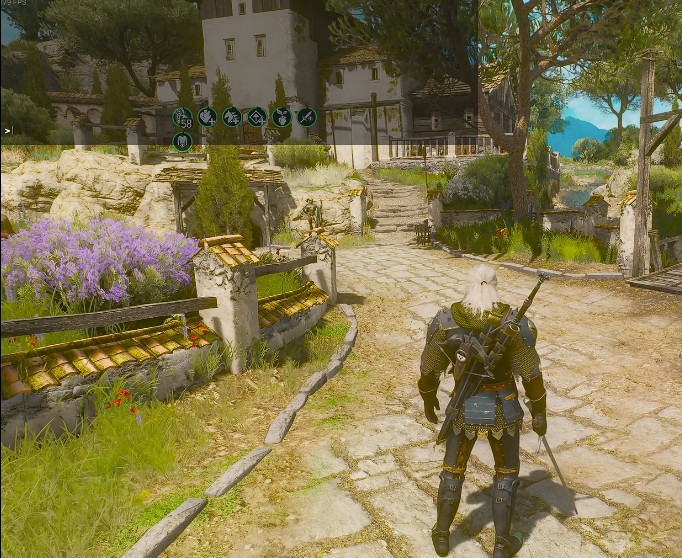Viewport: 682px width, 558px height.
Task: Select the wolf claw buff icon
Action: point(232,117)
